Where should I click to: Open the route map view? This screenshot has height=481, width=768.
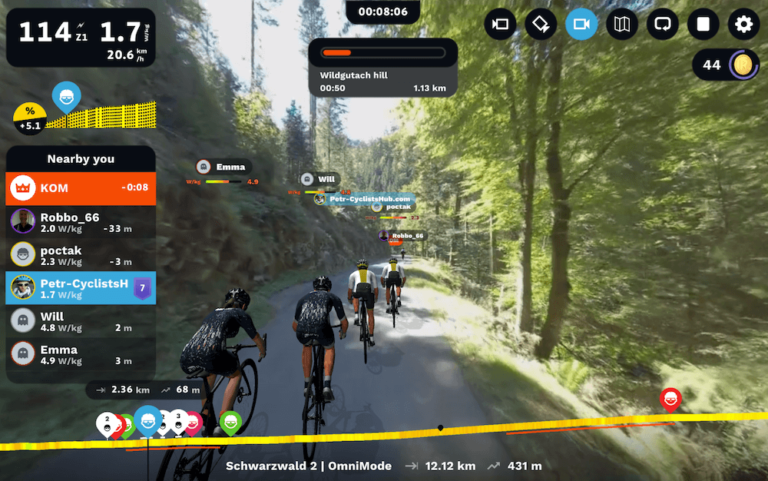click(x=622, y=24)
